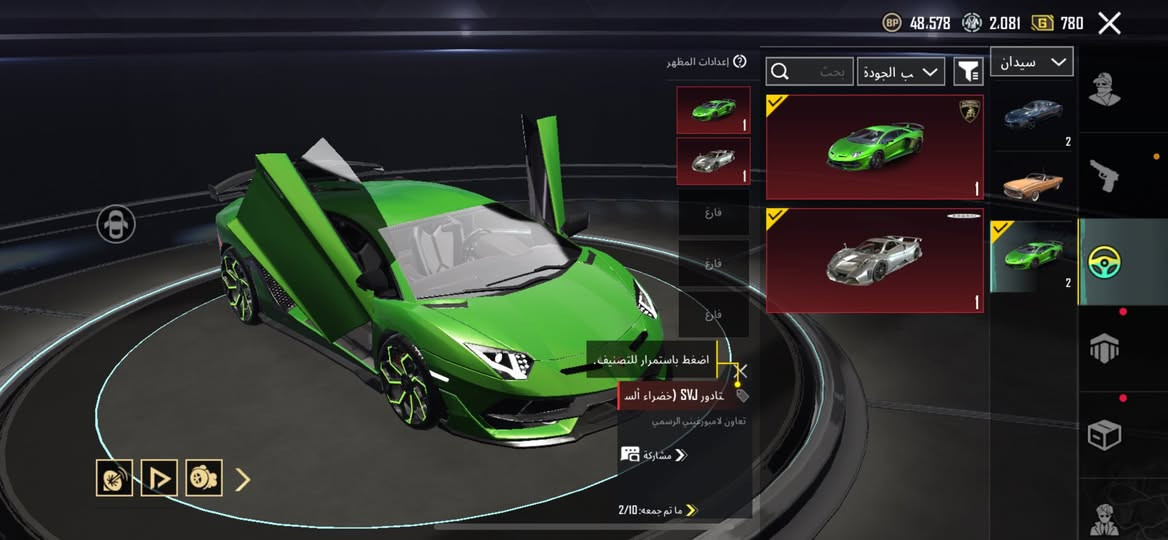The width and height of the screenshot is (1168, 540).
Task: Switch to the steering wheel vehicles tab
Action: point(1104,262)
